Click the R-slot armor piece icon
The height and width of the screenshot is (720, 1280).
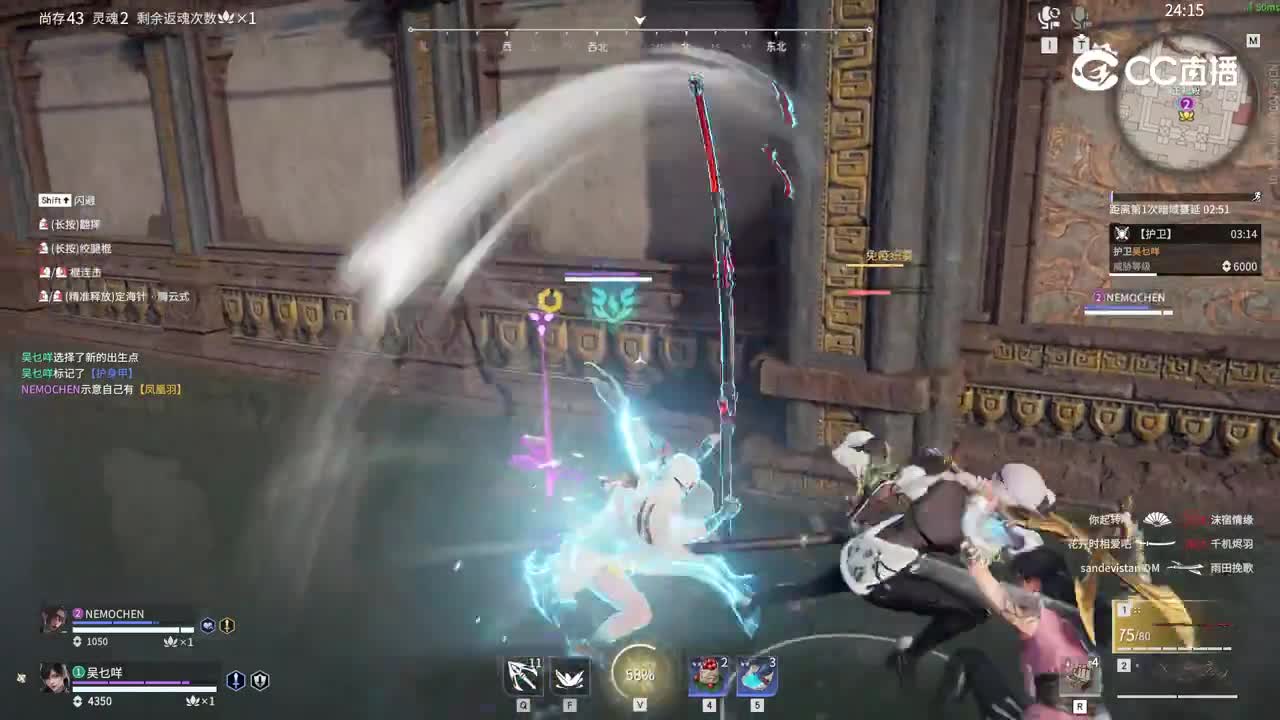1078,675
